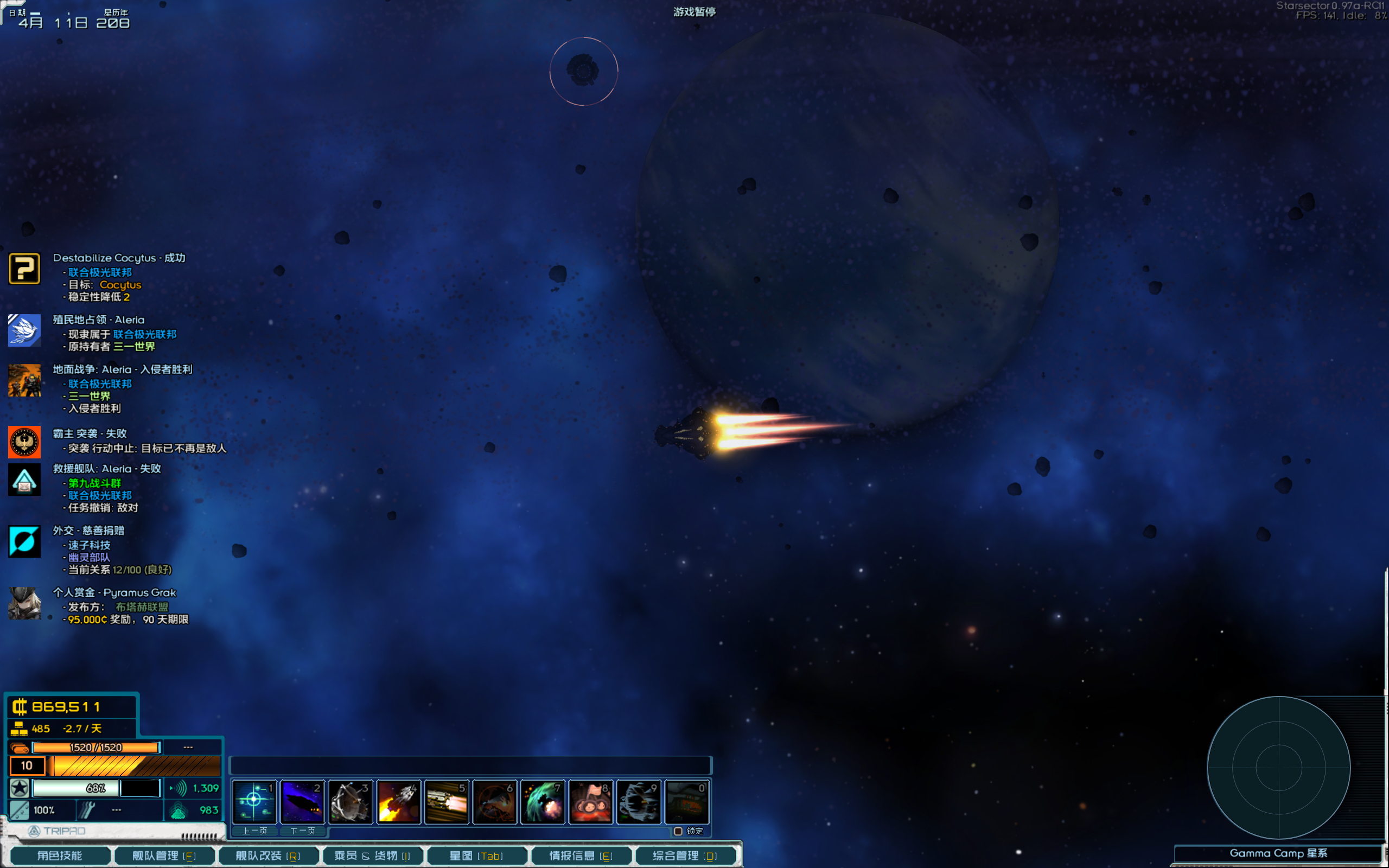
Task: Go to previous ability page 上一页
Action: (x=254, y=831)
